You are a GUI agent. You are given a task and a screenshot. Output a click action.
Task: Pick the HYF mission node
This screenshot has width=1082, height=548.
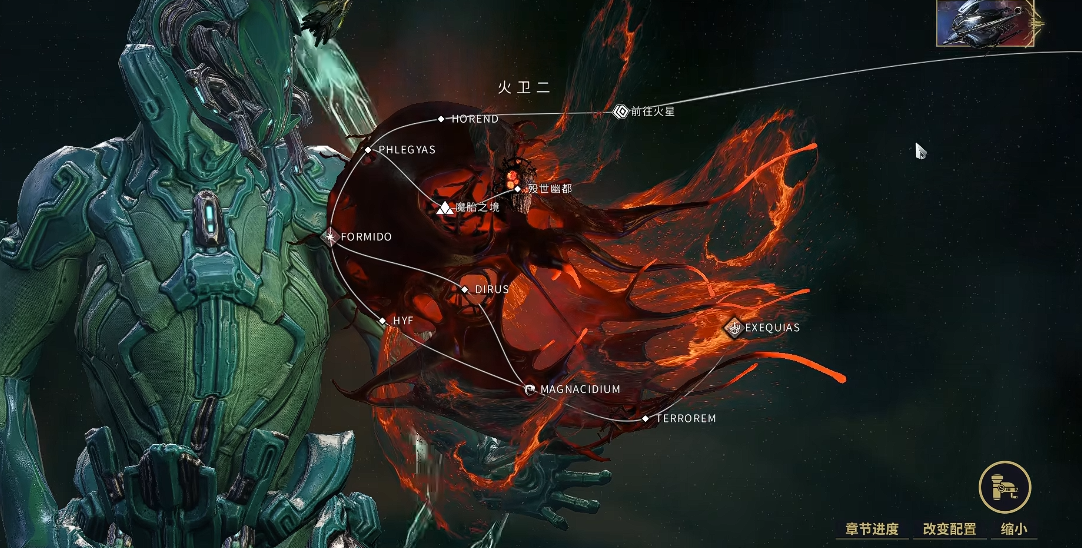click(x=383, y=320)
